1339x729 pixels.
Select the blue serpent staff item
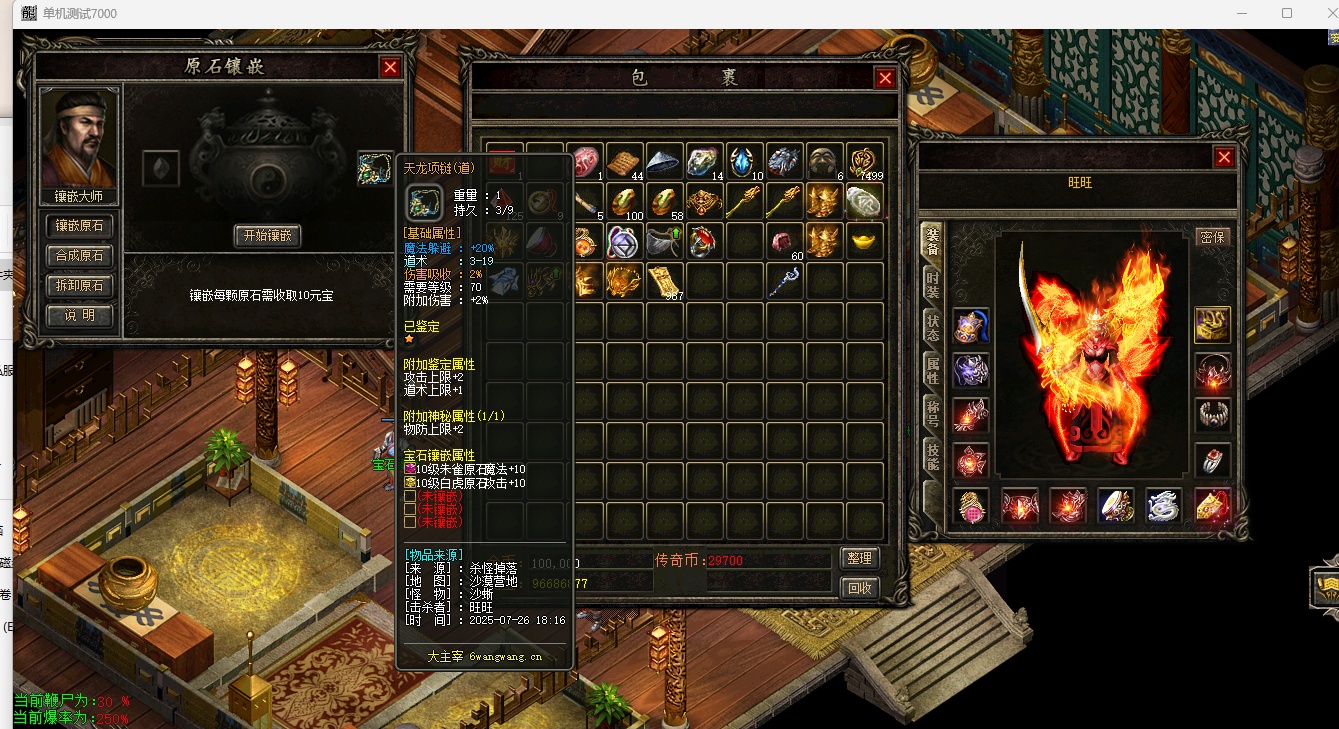(785, 281)
